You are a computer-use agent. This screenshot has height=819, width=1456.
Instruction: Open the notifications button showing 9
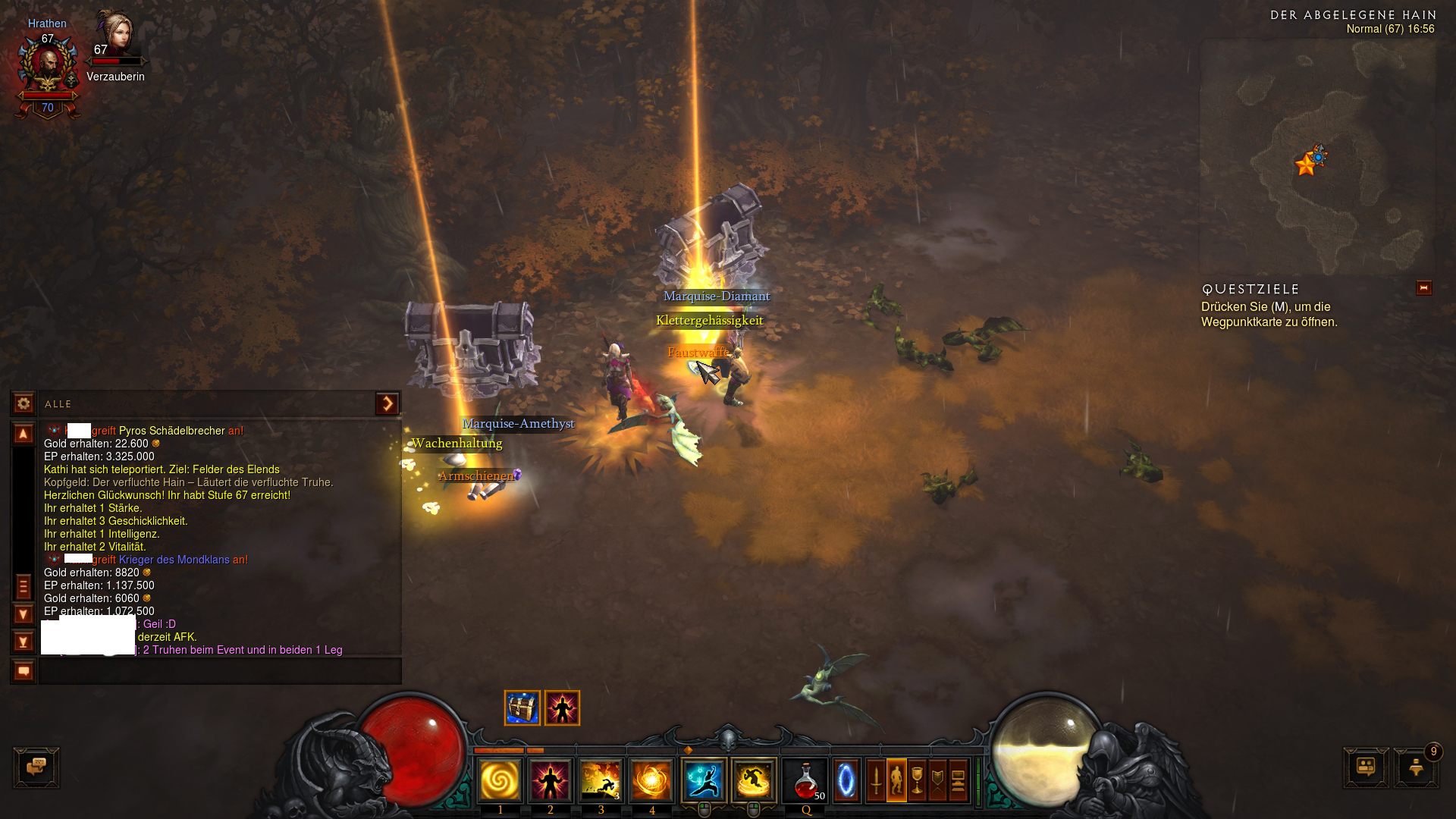point(1416,767)
